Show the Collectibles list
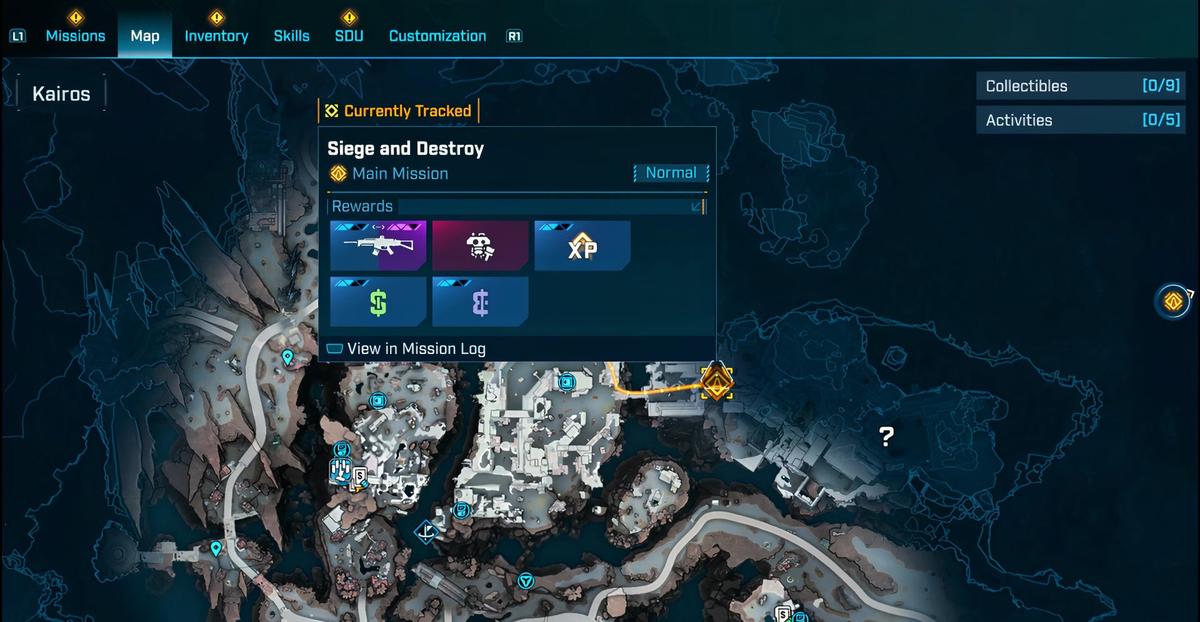1200x622 pixels. [1066, 86]
